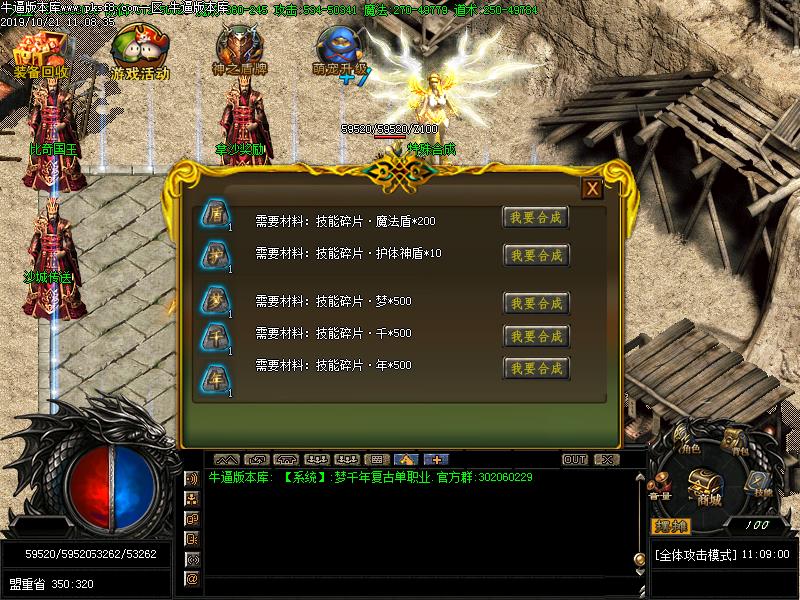Synthesize using 年 skill fragments

[x=535, y=368]
